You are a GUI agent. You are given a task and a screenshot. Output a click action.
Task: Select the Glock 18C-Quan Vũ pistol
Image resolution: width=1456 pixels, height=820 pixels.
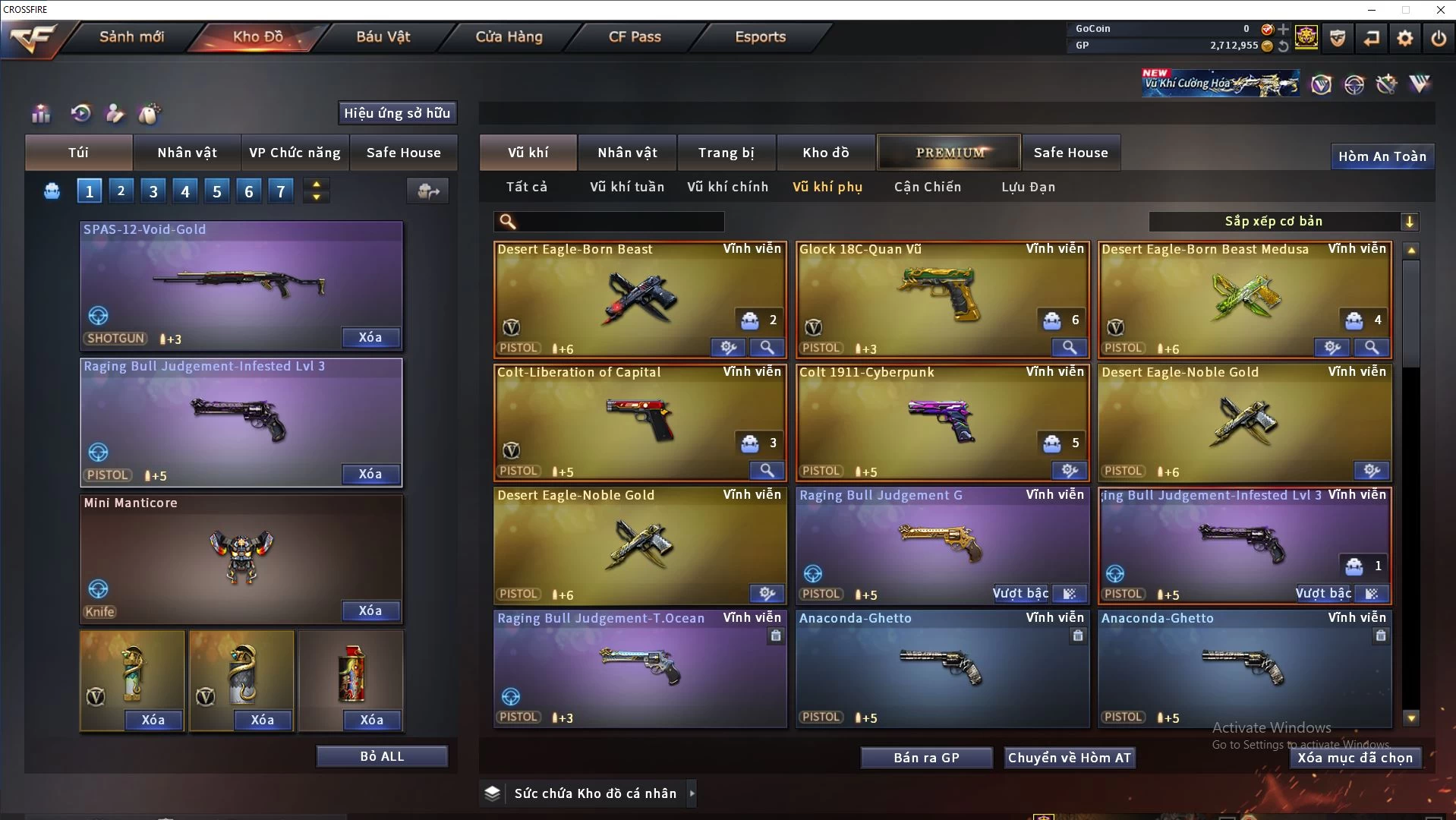[941, 296]
